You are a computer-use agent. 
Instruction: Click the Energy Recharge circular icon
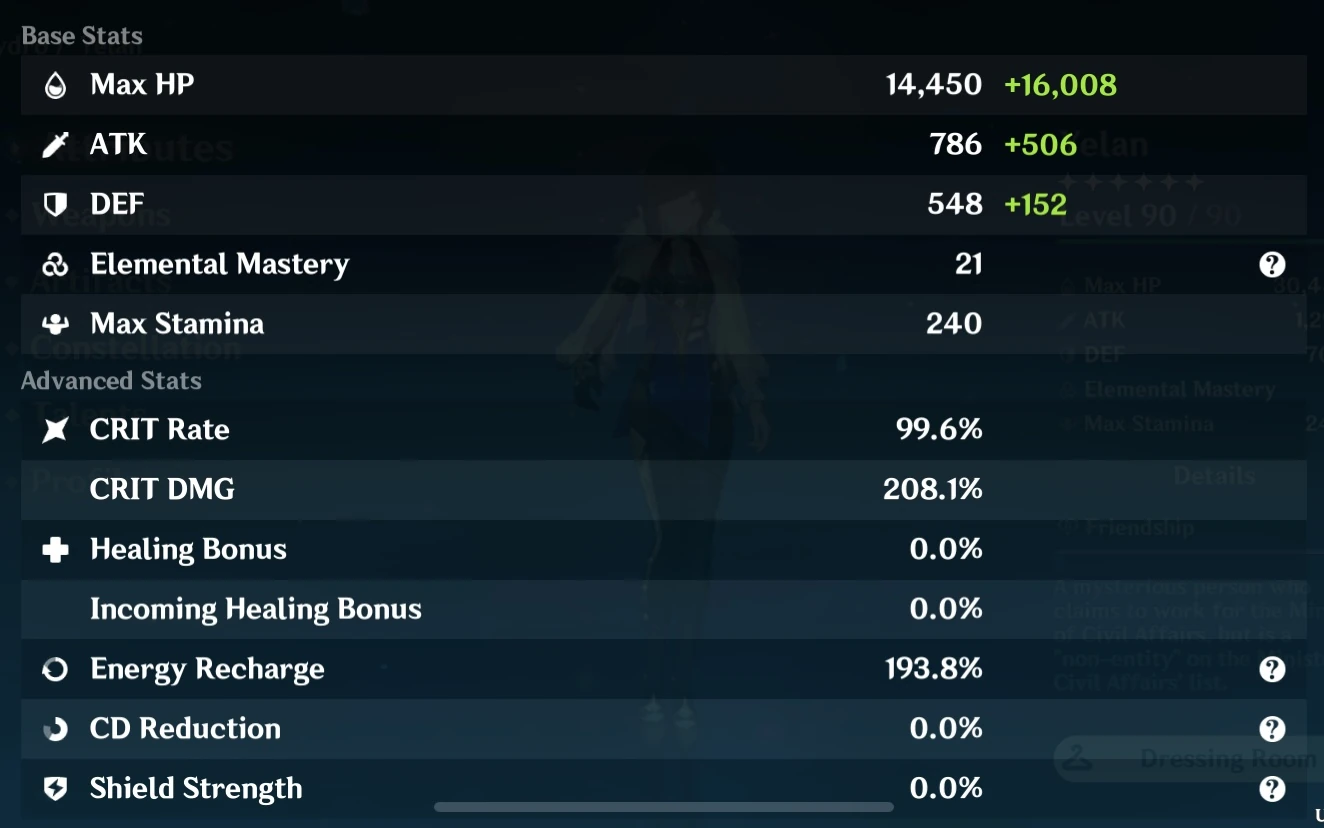pyautogui.click(x=56, y=669)
